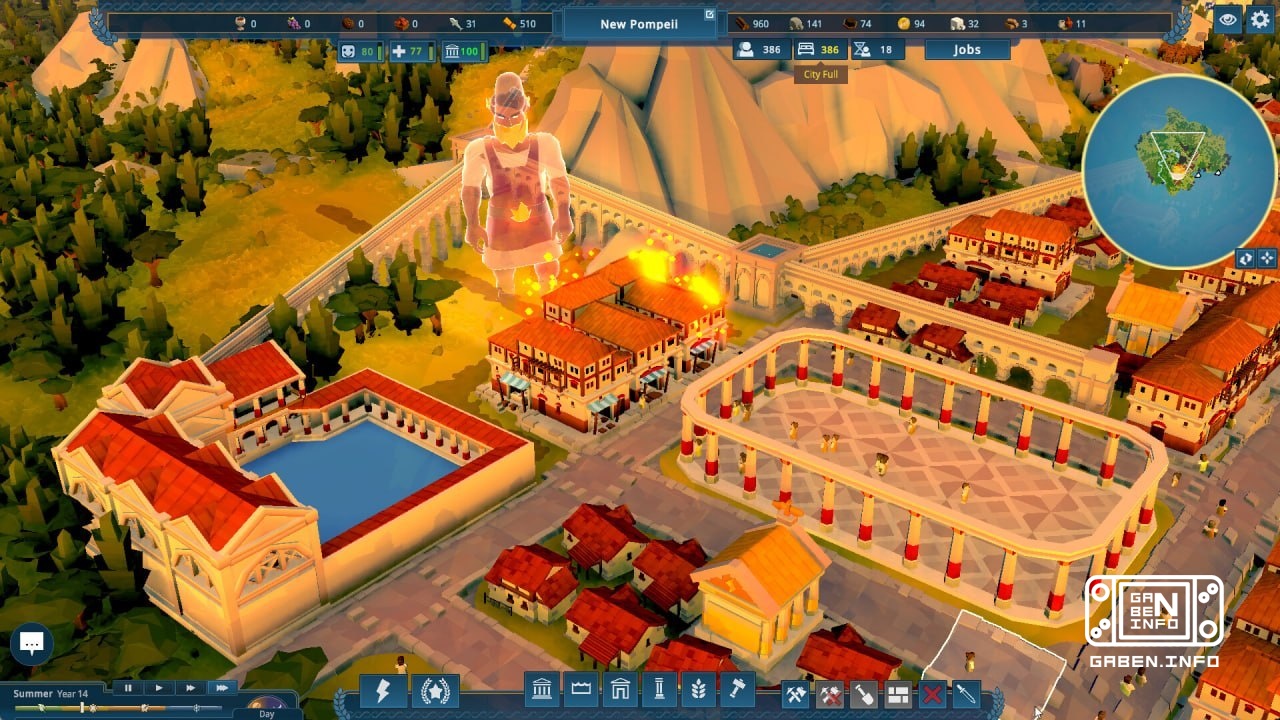The width and height of the screenshot is (1280, 720).
Task: Pause the game simulation
Action: [128, 688]
